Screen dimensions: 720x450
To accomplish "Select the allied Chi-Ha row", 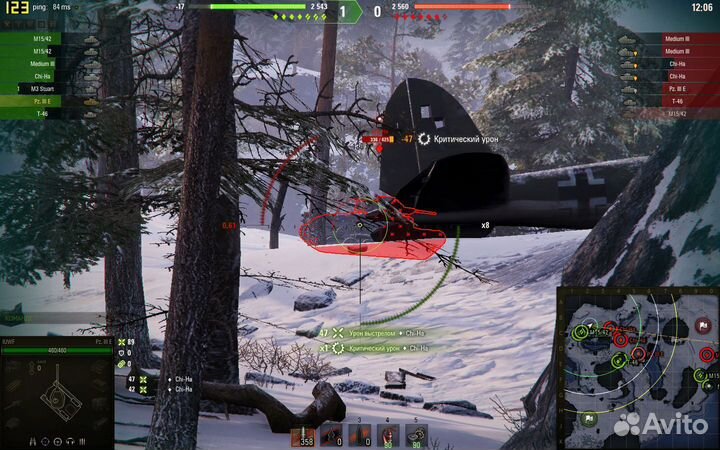I will pos(50,75).
